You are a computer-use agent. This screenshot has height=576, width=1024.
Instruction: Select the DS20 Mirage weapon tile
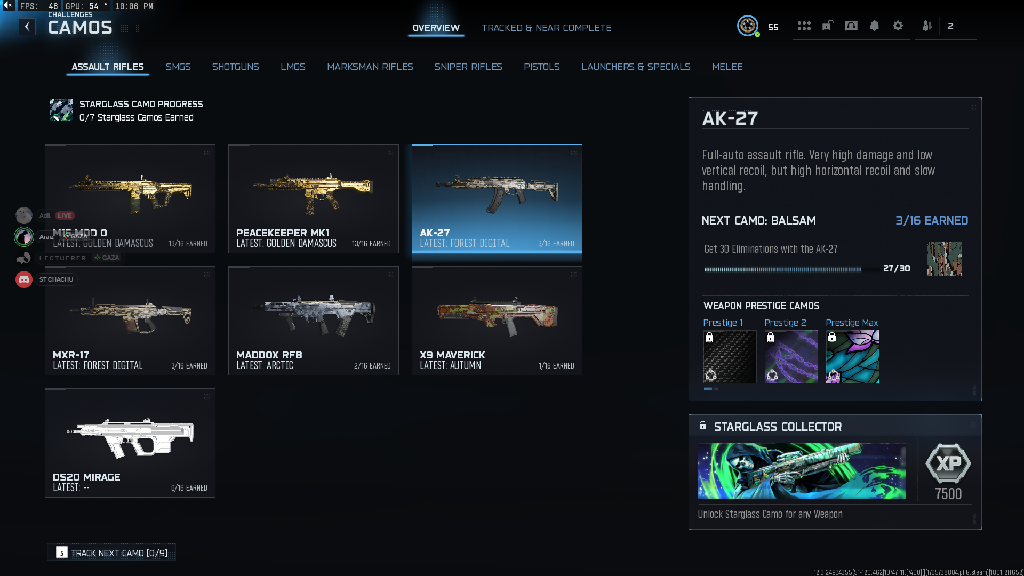pyautogui.click(x=129, y=442)
